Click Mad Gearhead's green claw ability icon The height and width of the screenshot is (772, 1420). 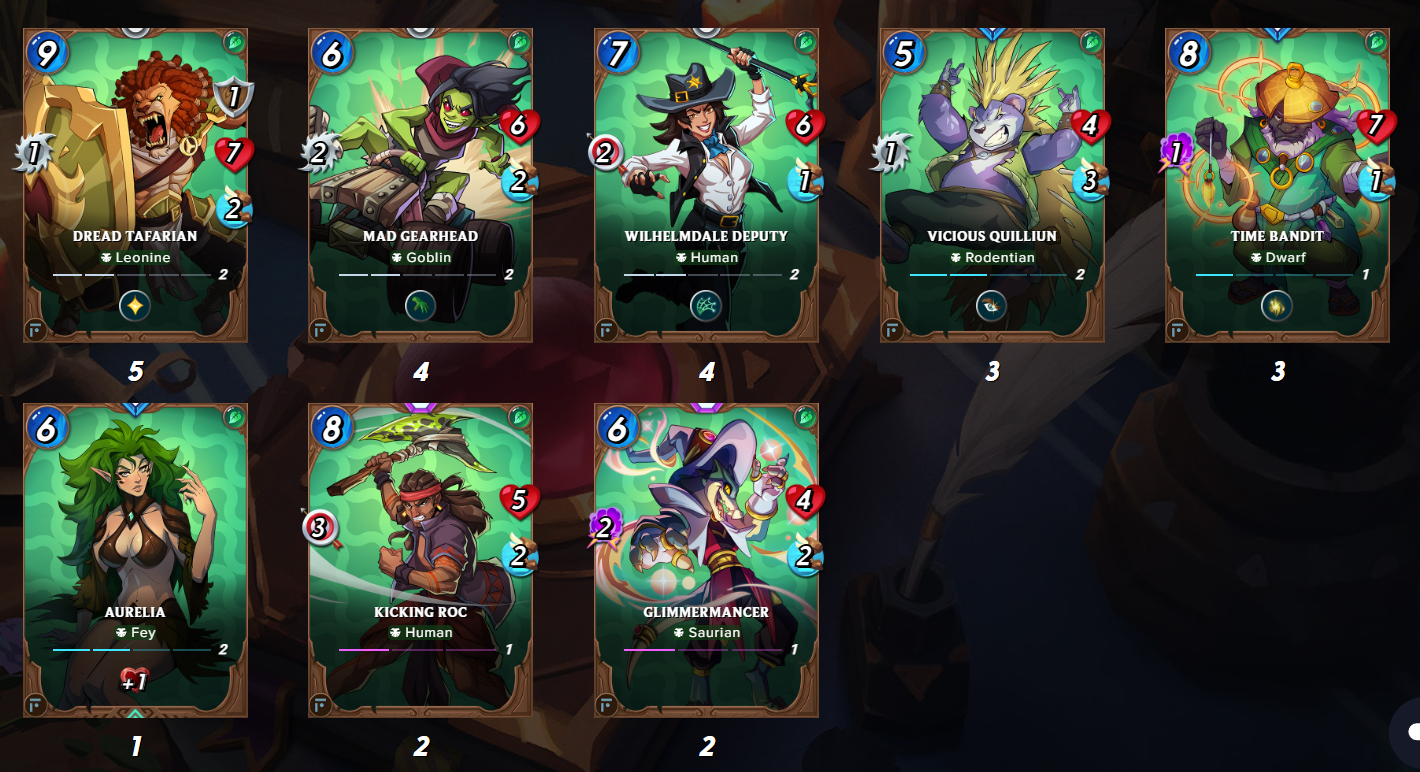(x=421, y=306)
